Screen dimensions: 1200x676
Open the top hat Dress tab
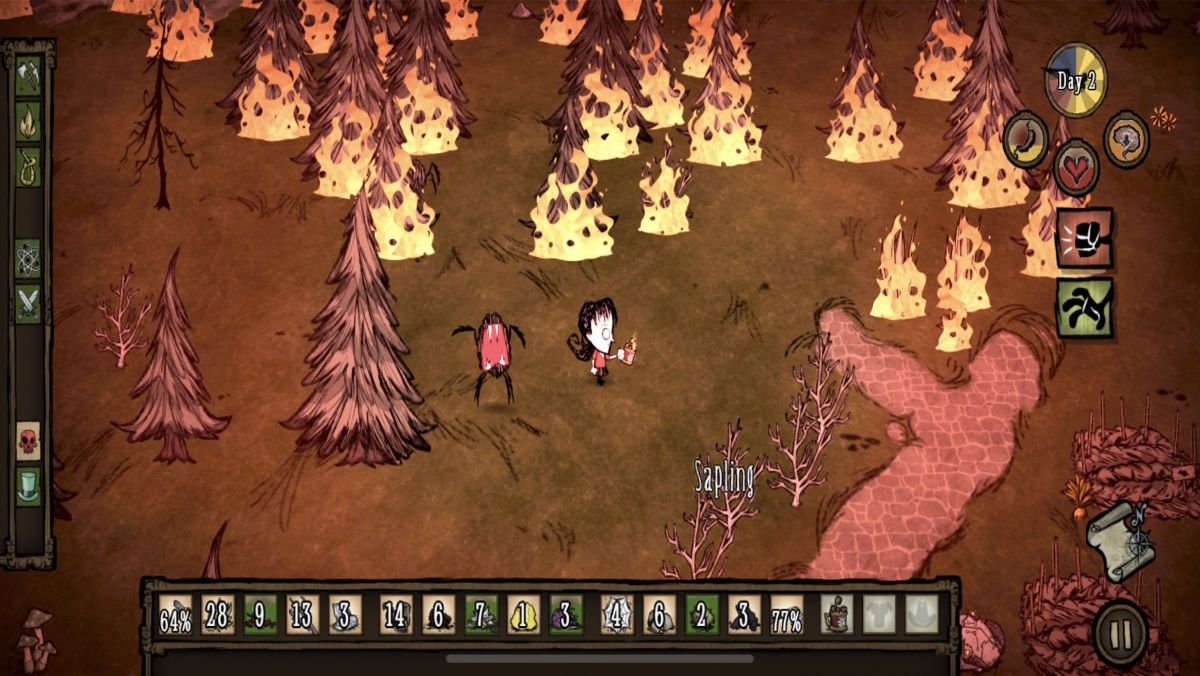pos(28,487)
